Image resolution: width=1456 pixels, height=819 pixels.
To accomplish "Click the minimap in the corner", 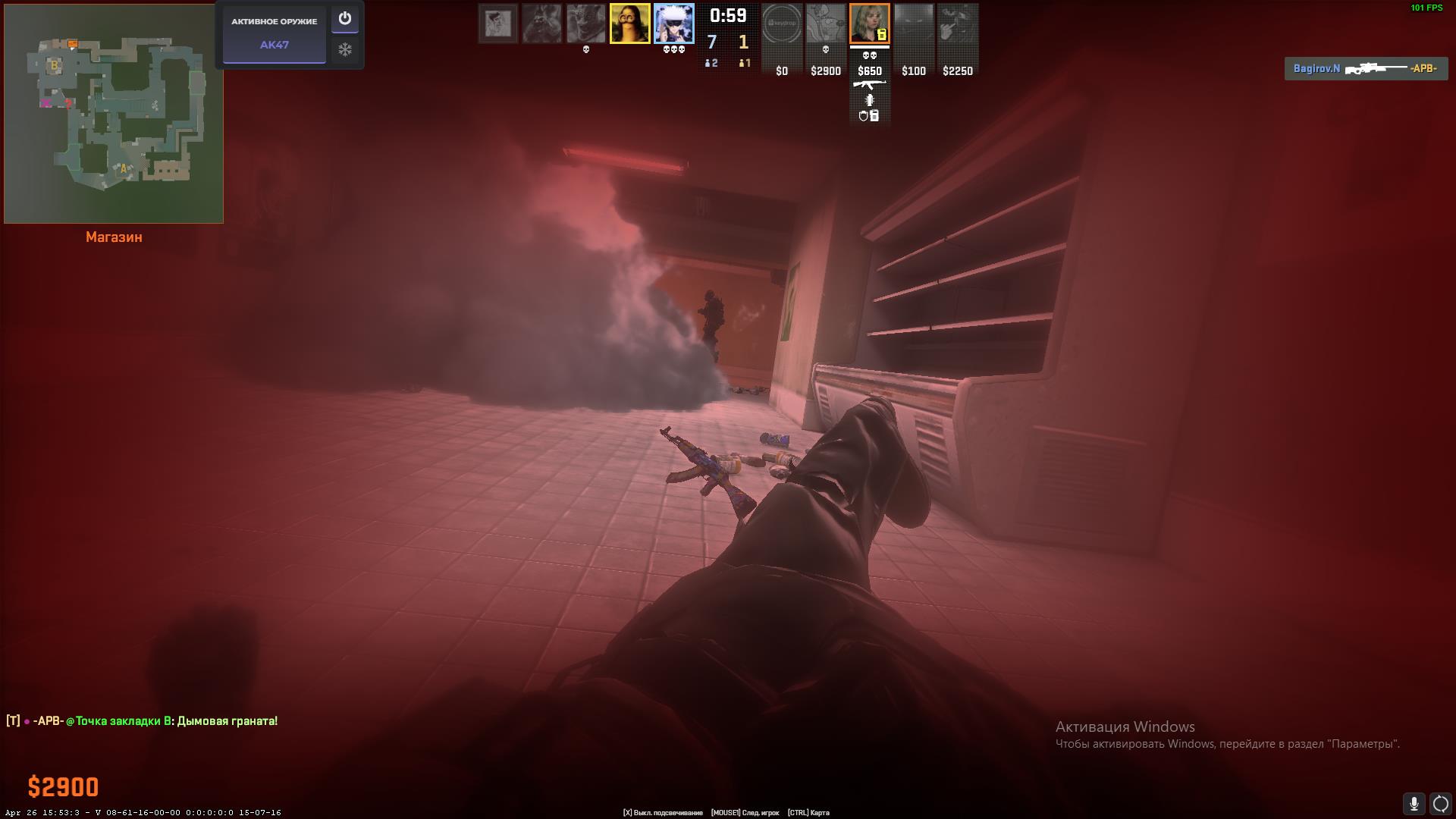I will [114, 114].
